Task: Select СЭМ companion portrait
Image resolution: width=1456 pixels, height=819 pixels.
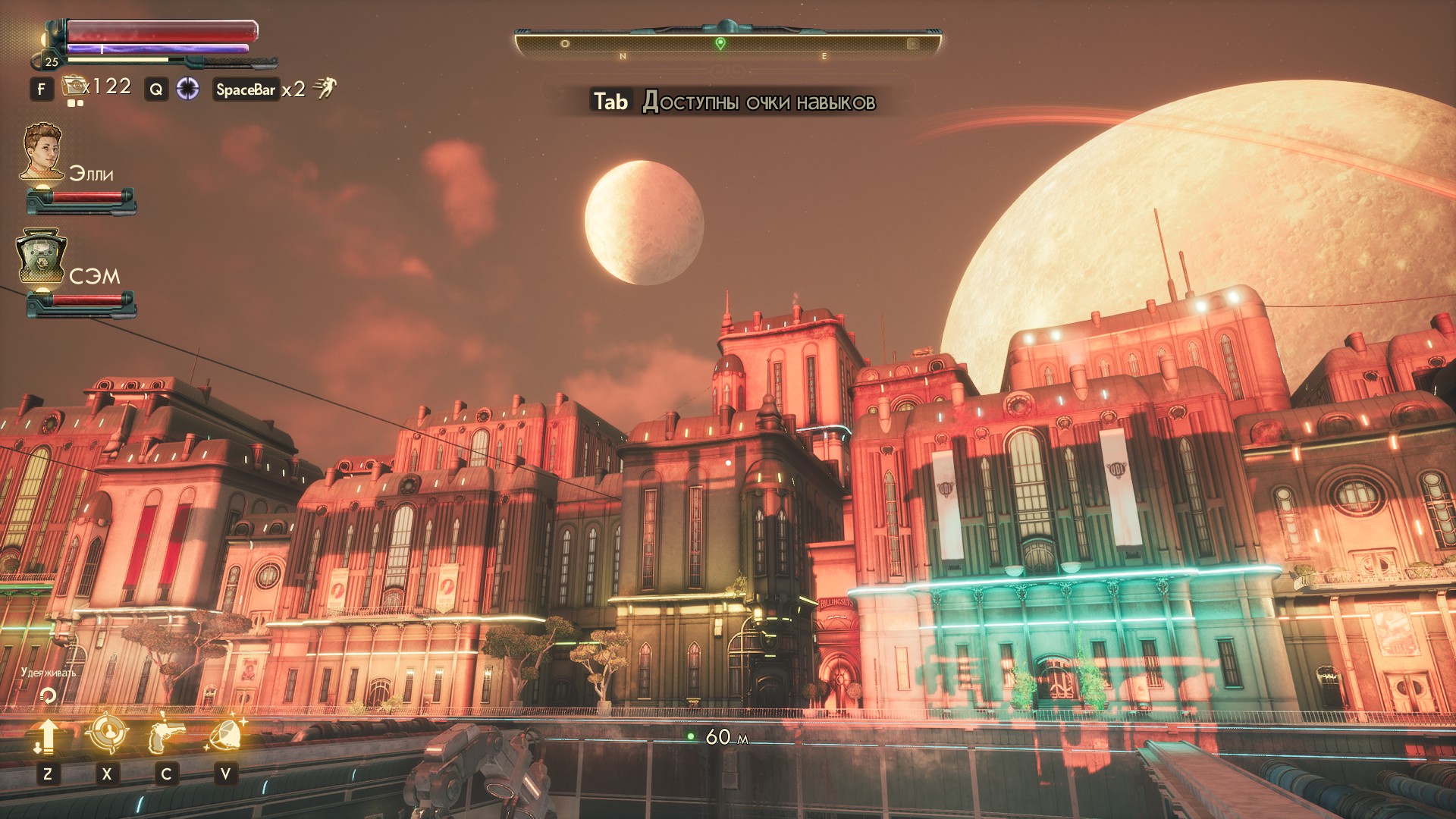Action: tap(42, 258)
